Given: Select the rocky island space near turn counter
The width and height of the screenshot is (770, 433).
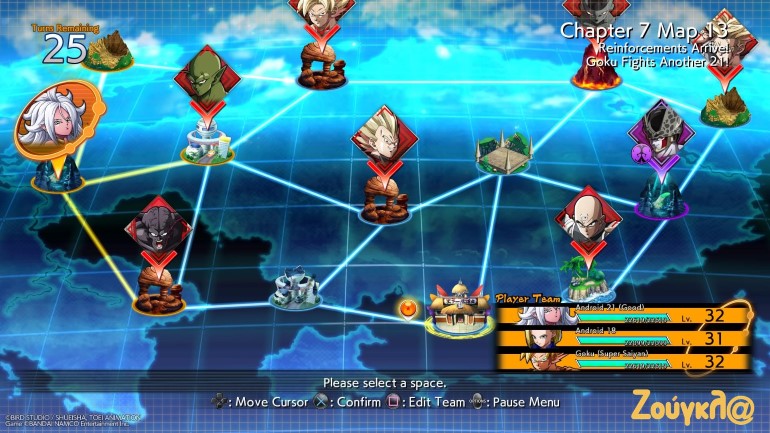Looking at the screenshot, I should pyautogui.click(x=107, y=50).
